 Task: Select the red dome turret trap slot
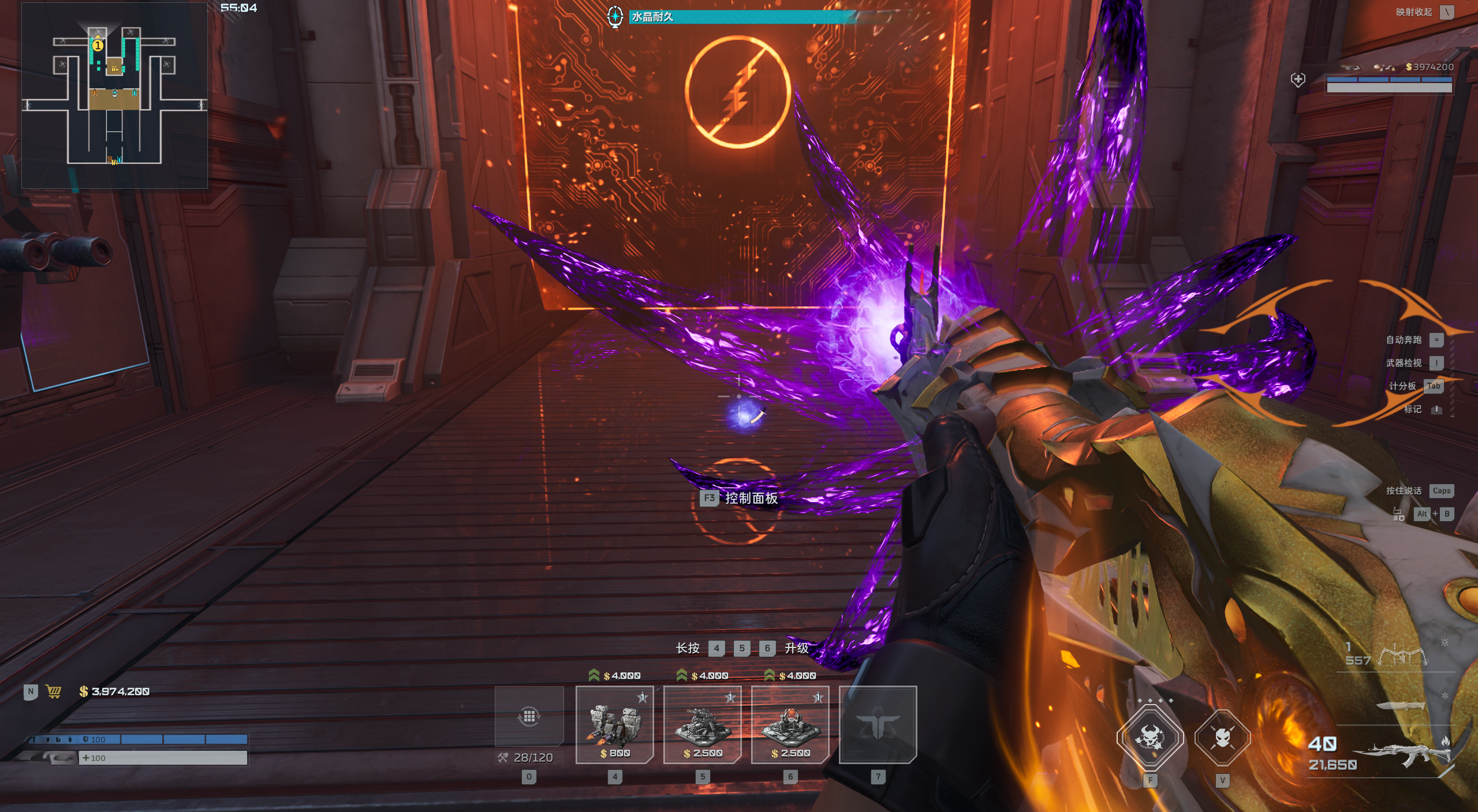click(790, 724)
